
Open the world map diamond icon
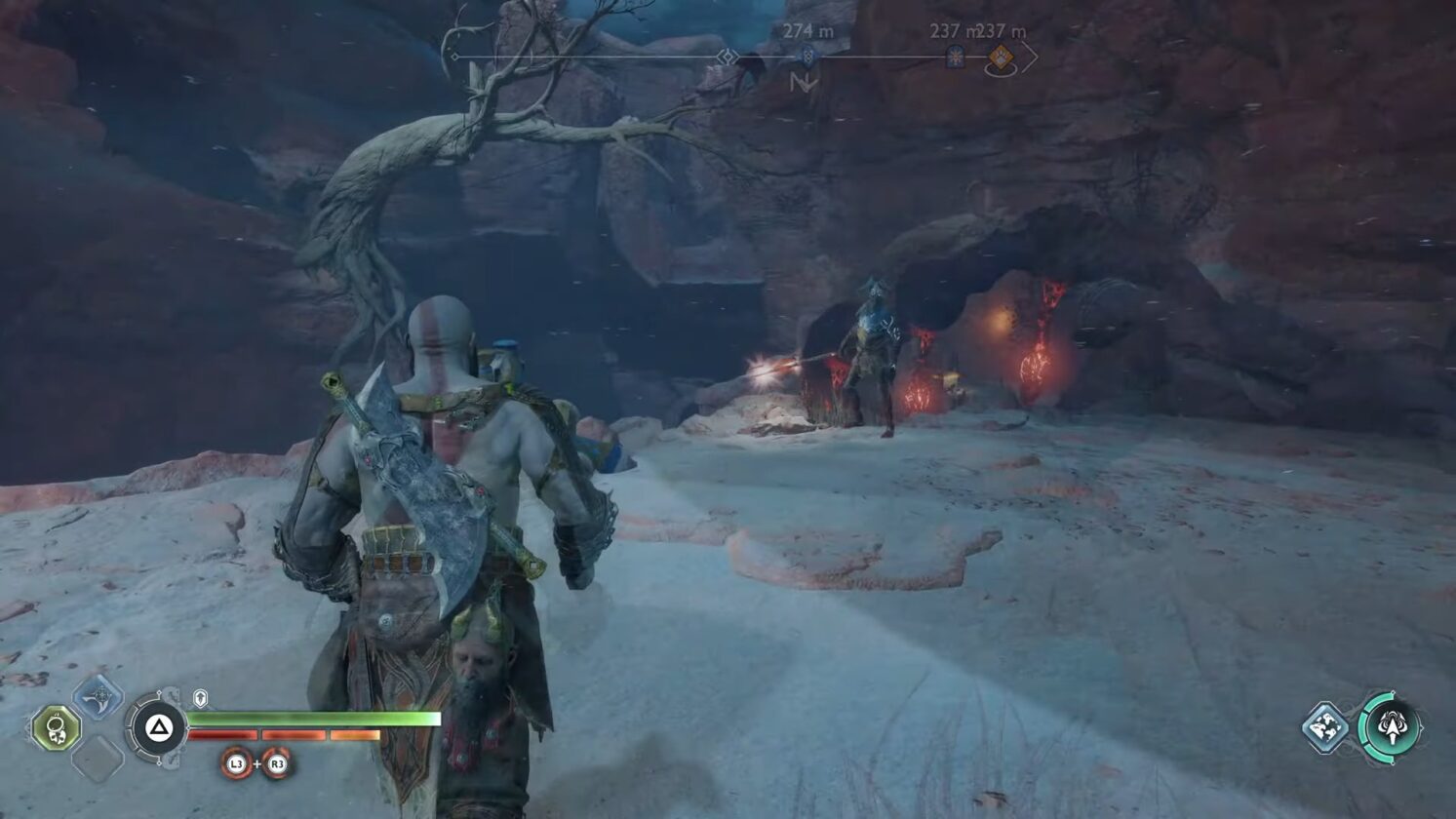(1325, 727)
